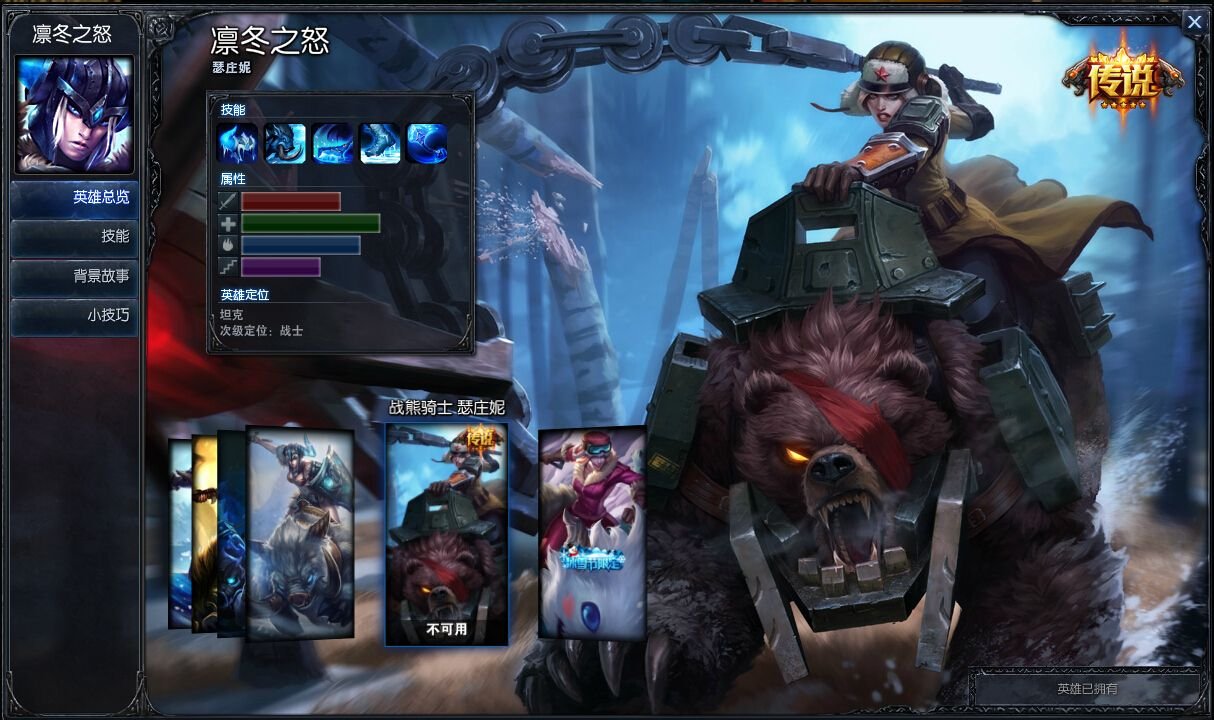
Task: Select the boar-riding Sejuani skin card
Action: click(302, 532)
